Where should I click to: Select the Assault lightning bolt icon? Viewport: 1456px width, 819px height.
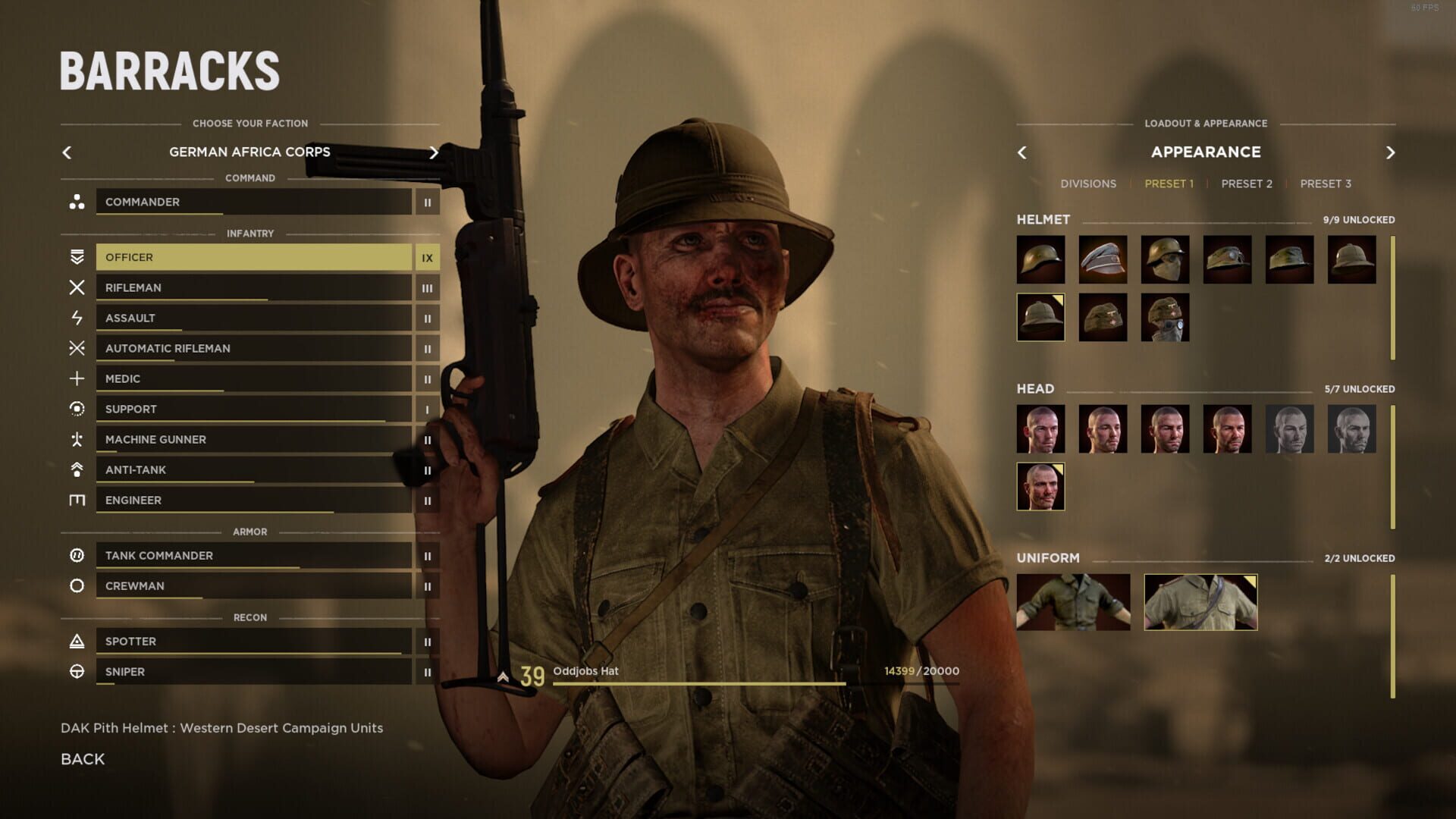click(77, 318)
